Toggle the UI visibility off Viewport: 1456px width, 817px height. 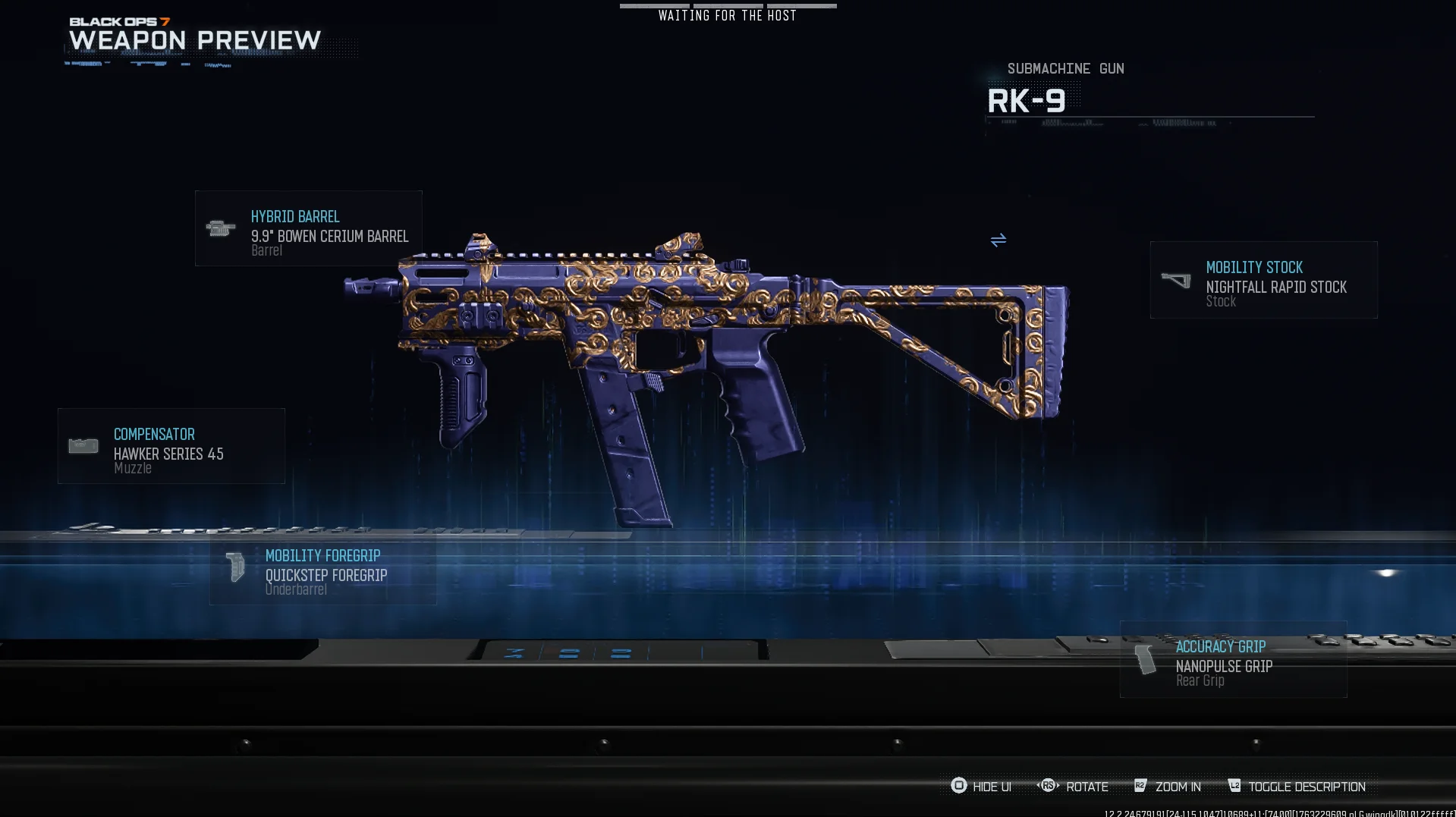[992, 786]
